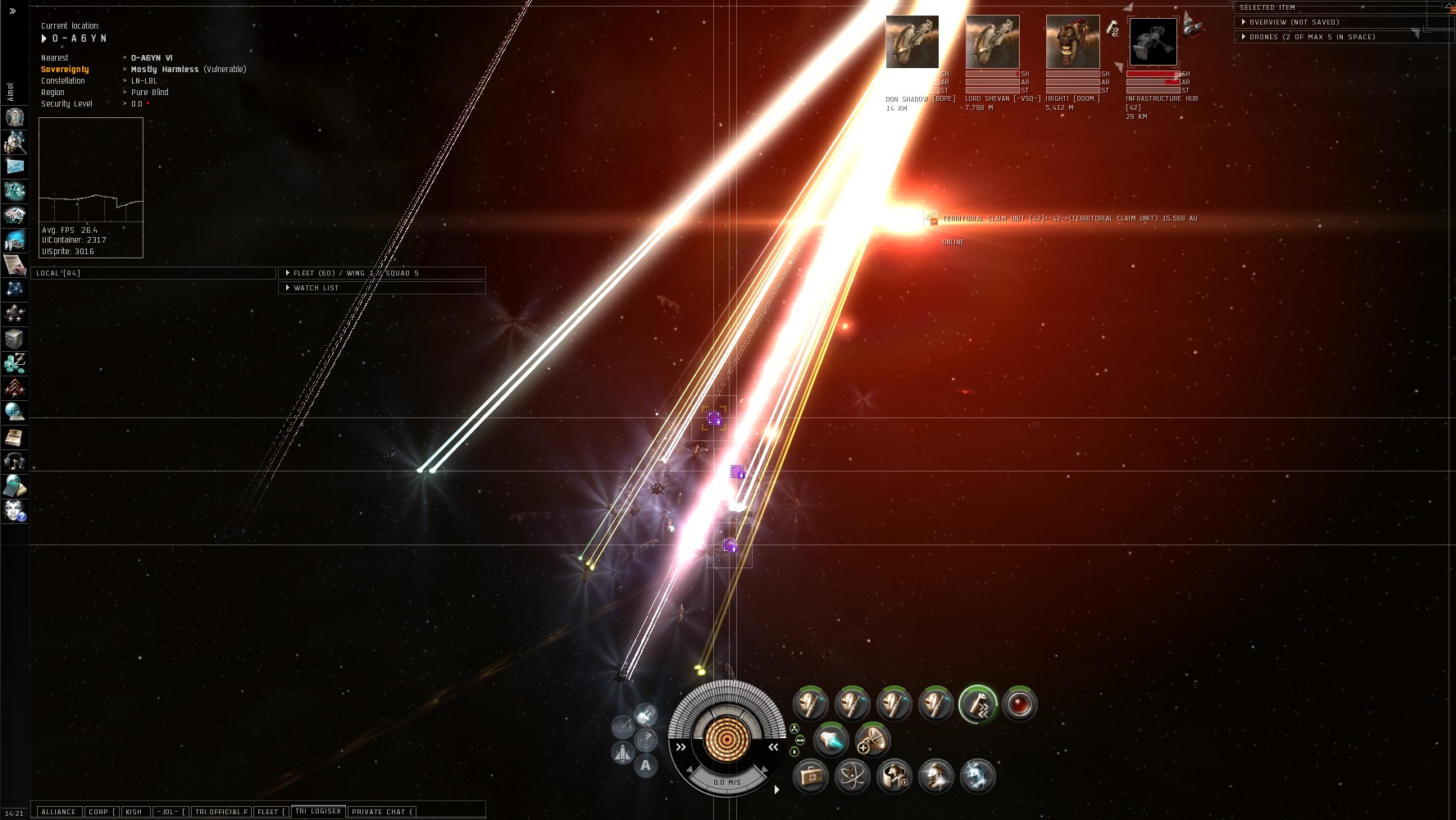Expand the Drones in space panel
Image resolution: width=1456 pixels, height=820 pixels.
click(1312, 37)
